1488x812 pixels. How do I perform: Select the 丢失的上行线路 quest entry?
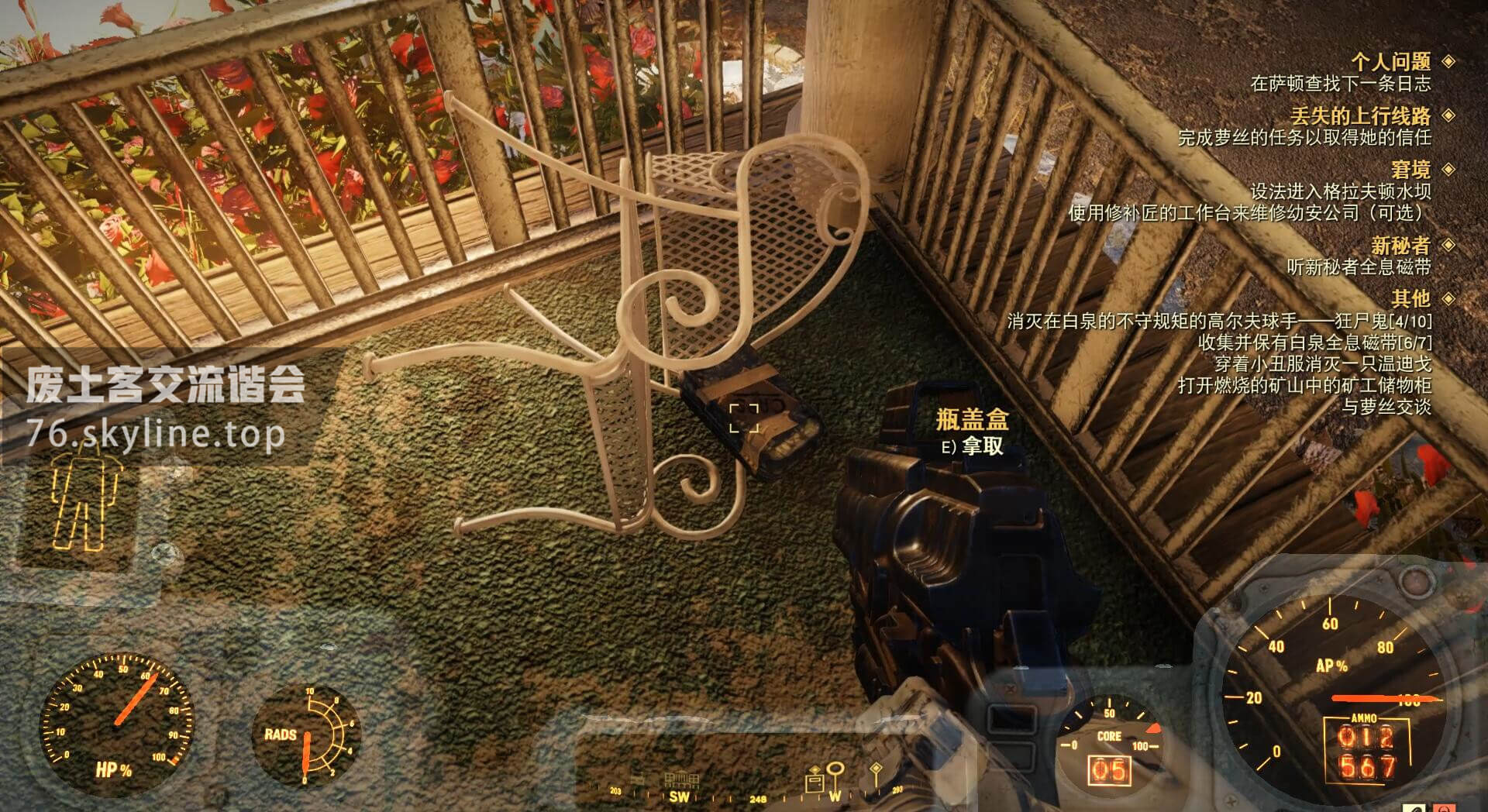[x=1360, y=116]
